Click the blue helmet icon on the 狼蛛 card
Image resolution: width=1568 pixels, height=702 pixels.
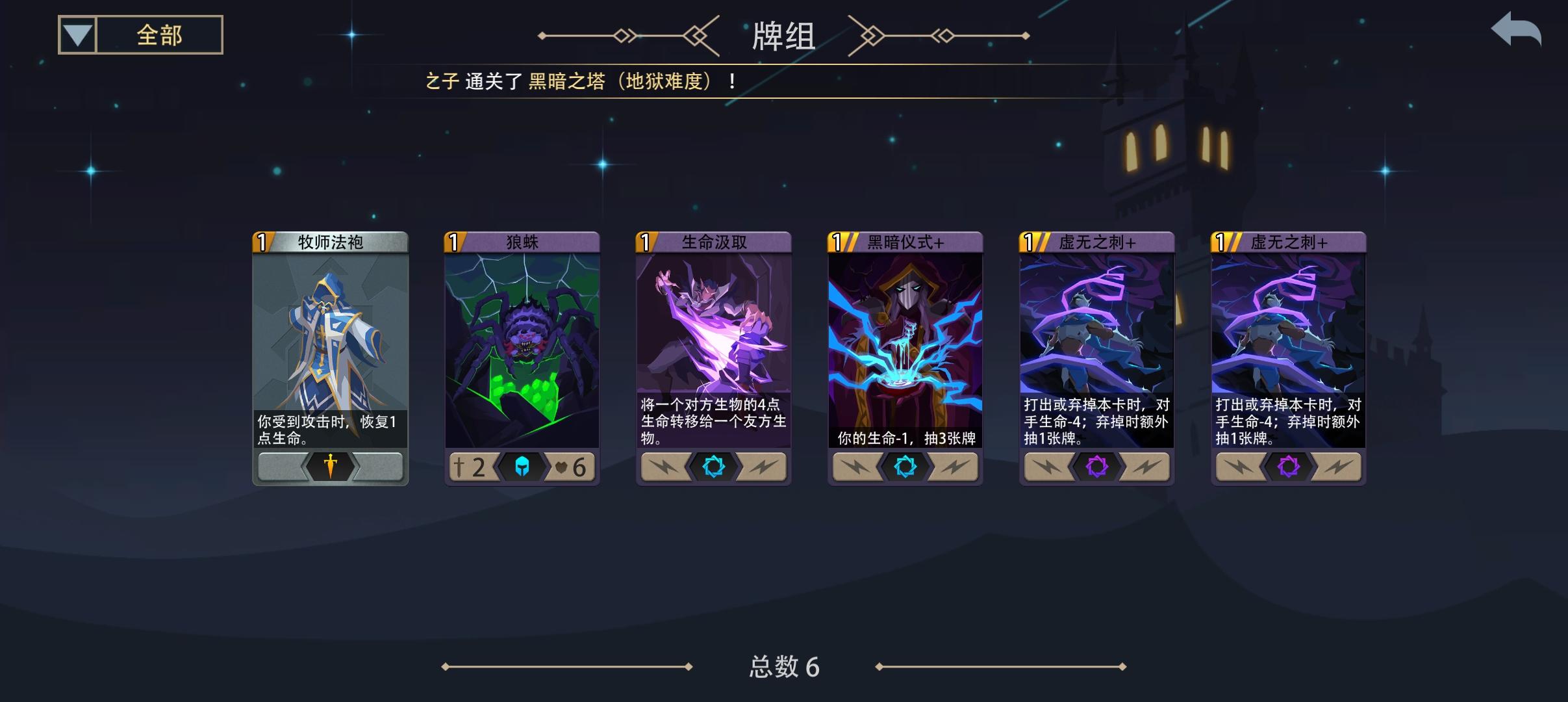click(523, 467)
